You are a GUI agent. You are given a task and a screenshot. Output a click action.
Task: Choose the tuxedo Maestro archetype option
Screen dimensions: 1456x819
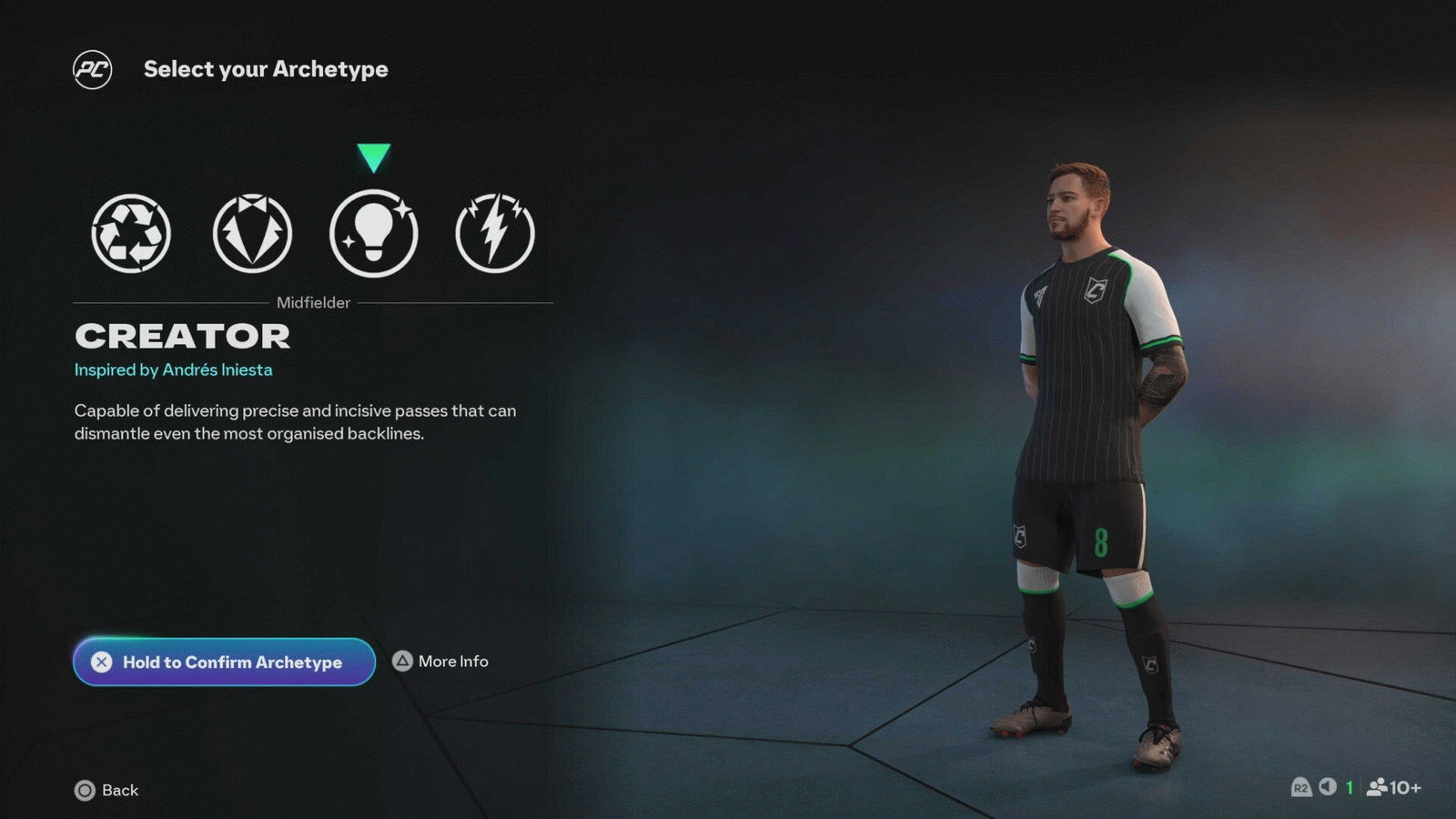point(252,233)
